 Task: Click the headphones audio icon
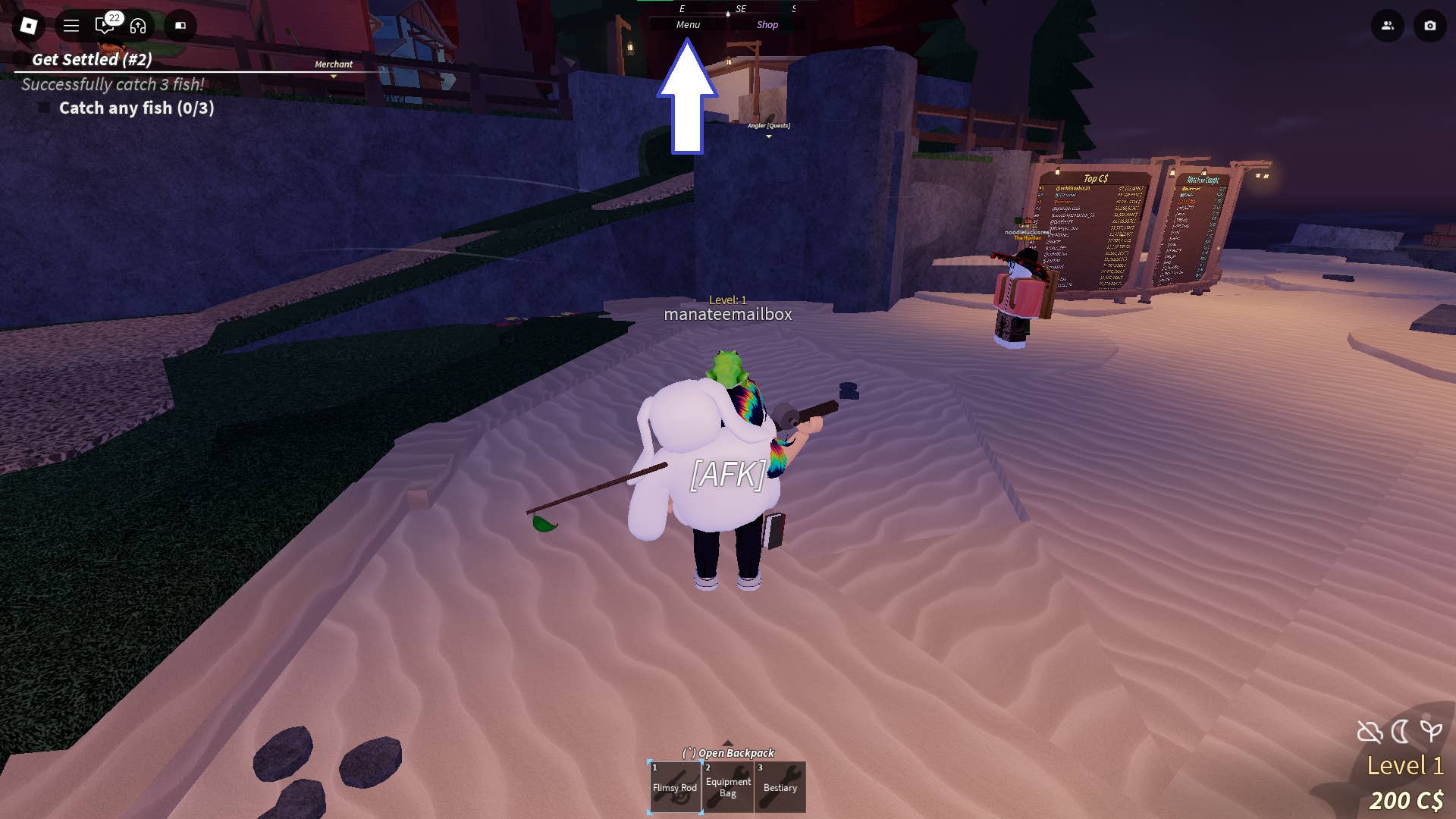136,26
